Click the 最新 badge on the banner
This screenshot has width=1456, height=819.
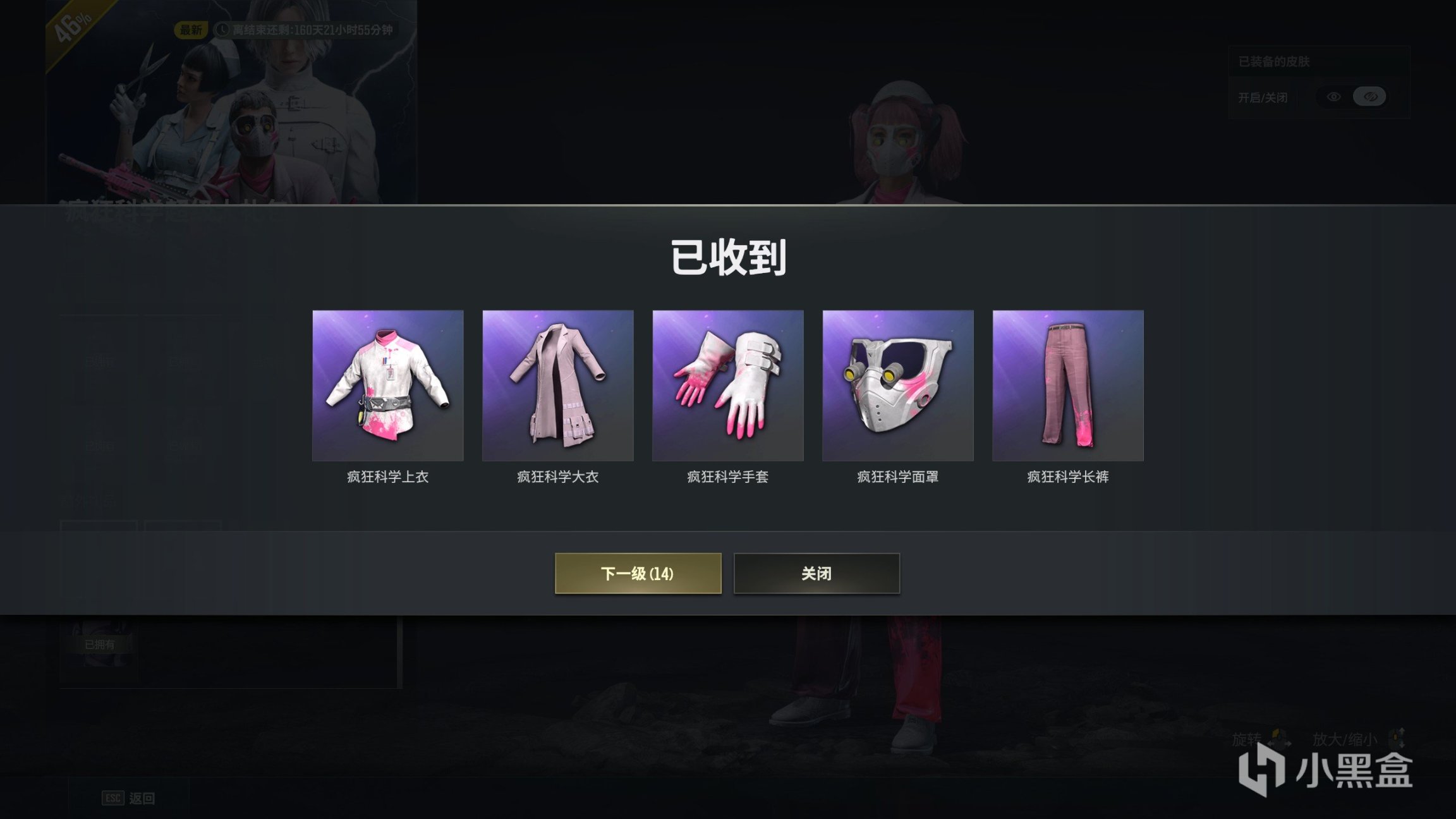(x=190, y=28)
